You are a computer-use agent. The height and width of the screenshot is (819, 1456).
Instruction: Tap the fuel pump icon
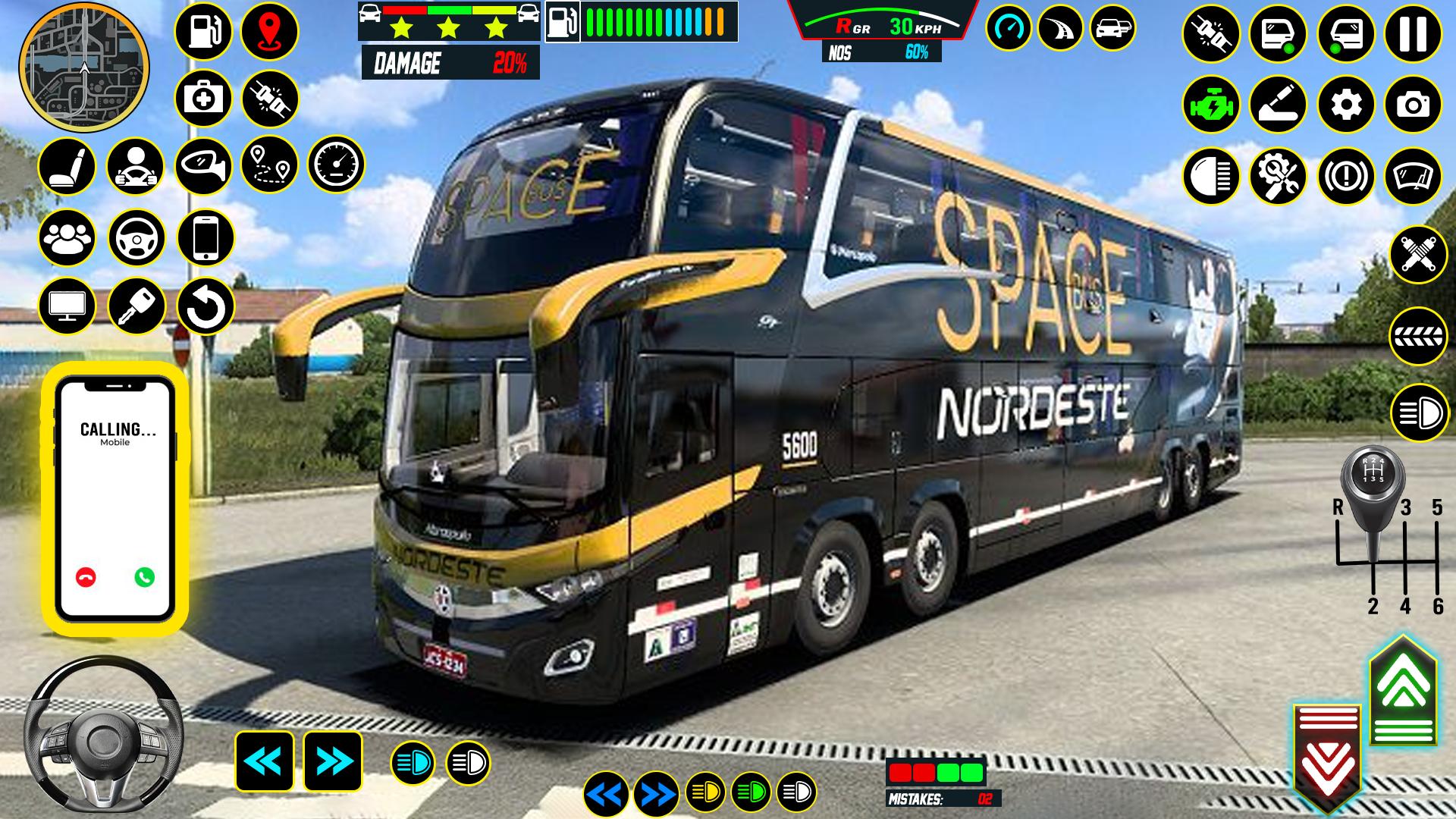203,32
